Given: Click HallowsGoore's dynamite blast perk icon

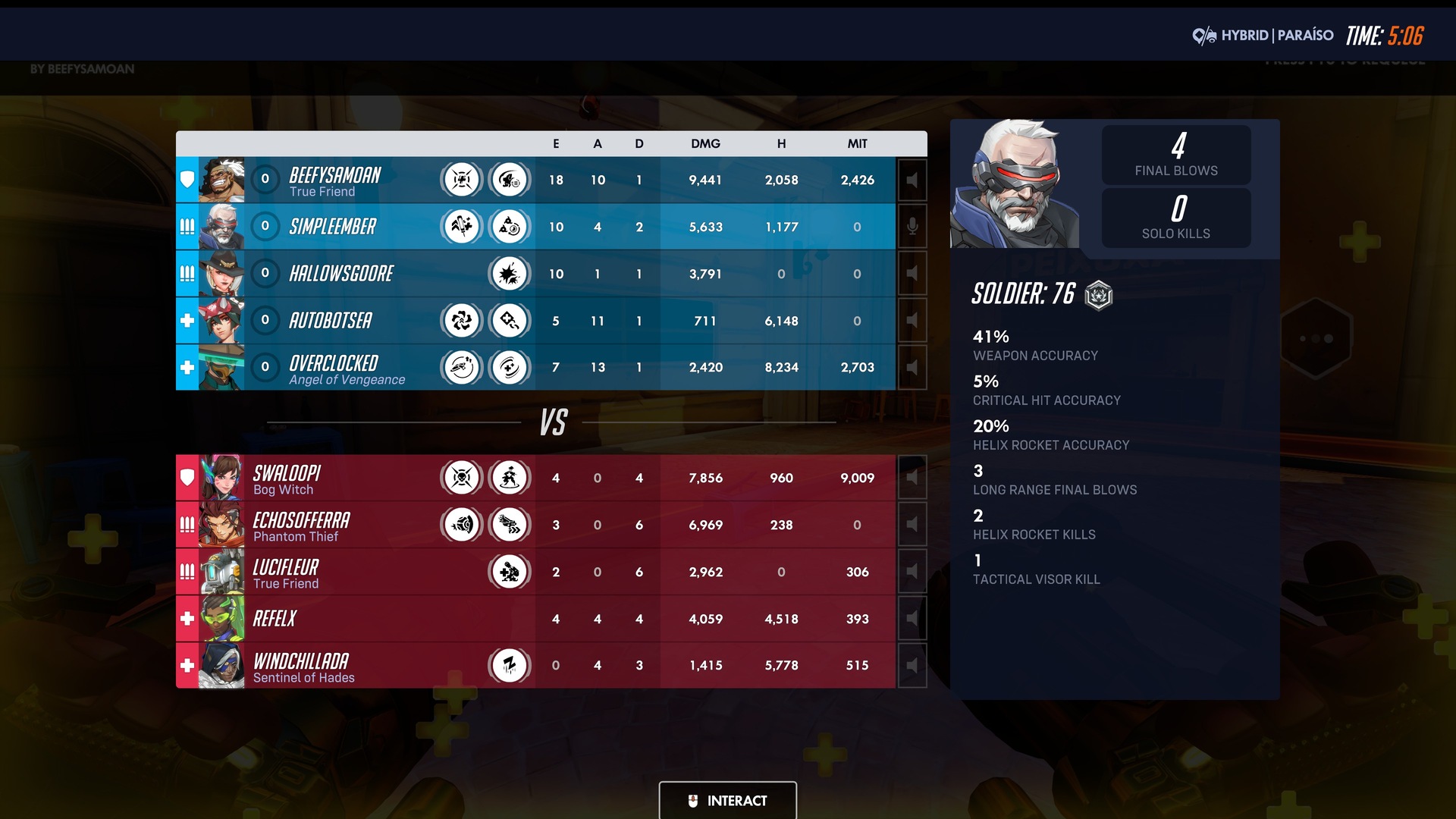Looking at the screenshot, I should pos(510,274).
